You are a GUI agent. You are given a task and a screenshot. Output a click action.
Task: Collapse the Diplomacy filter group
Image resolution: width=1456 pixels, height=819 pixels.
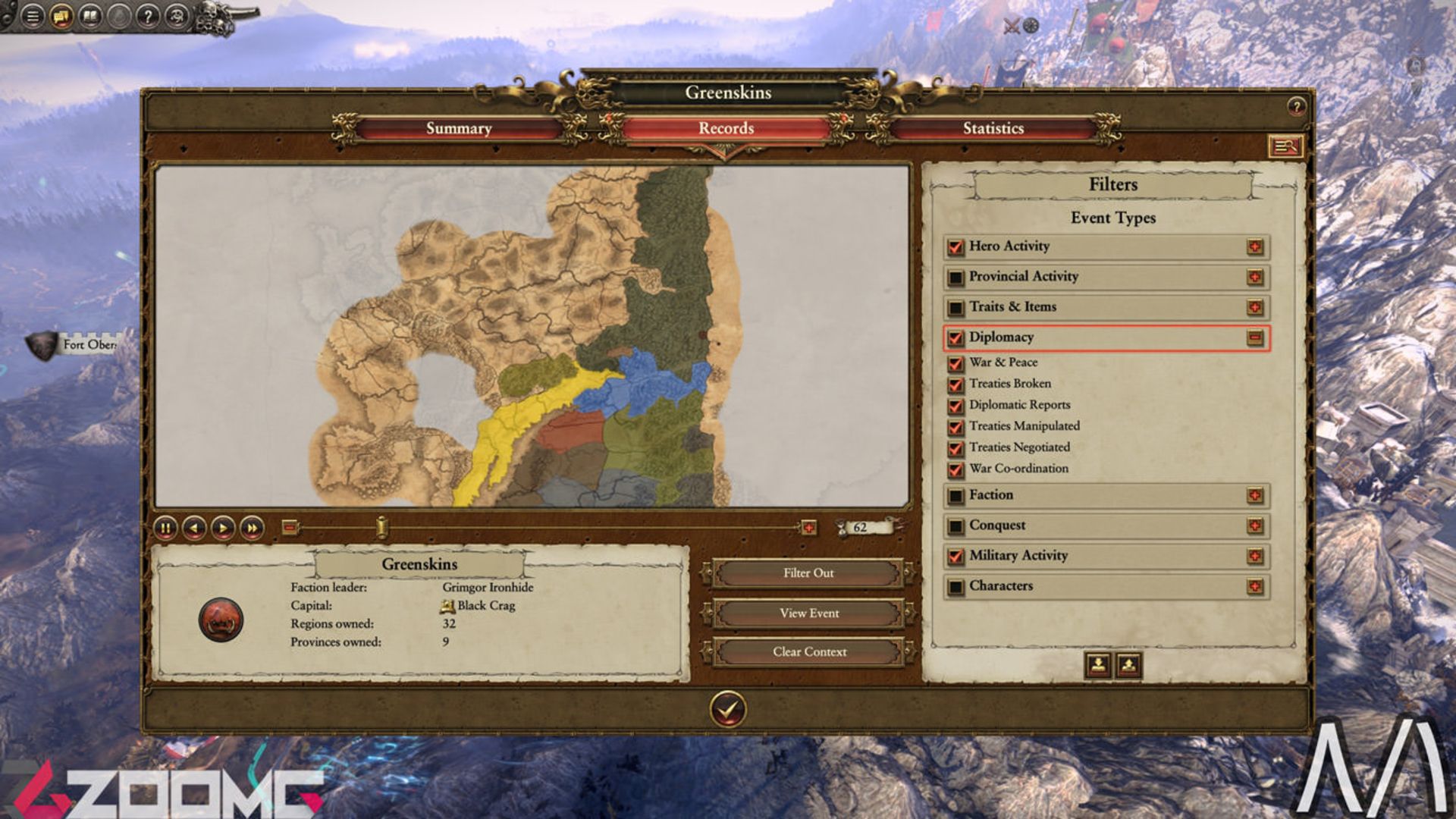[x=1255, y=337]
